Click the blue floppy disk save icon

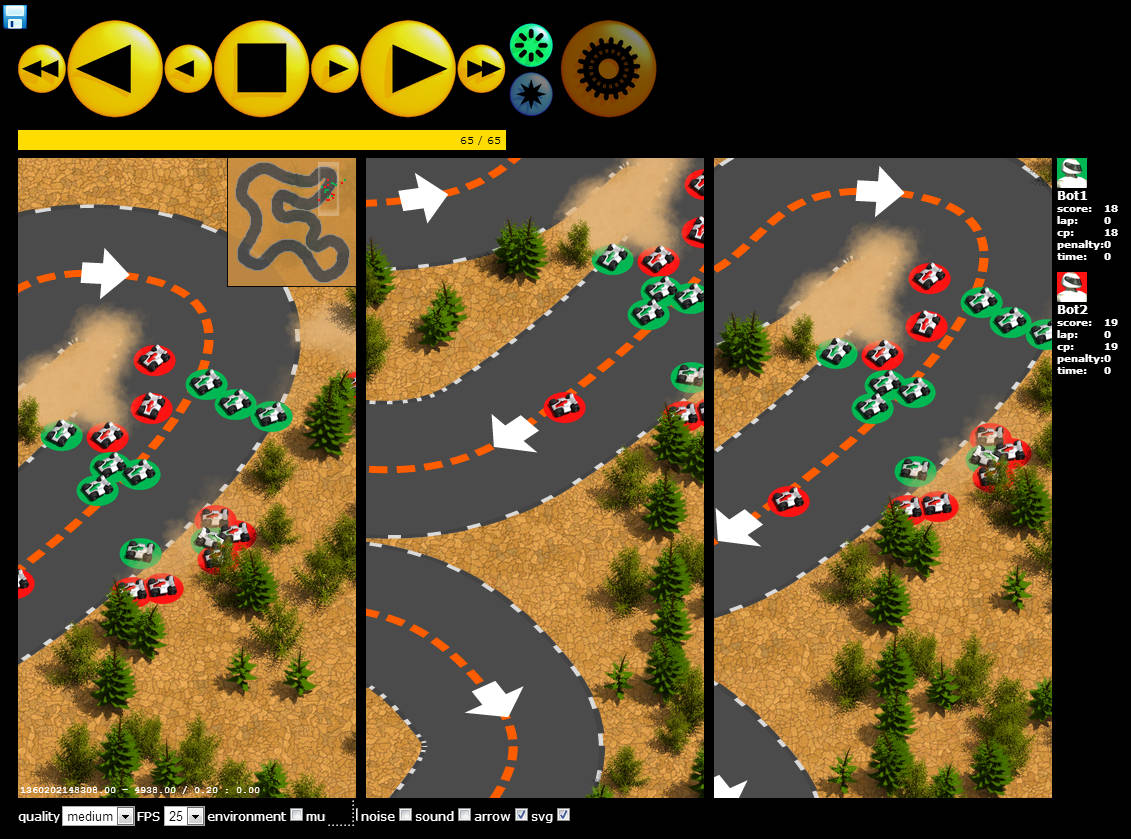[15, 16]
